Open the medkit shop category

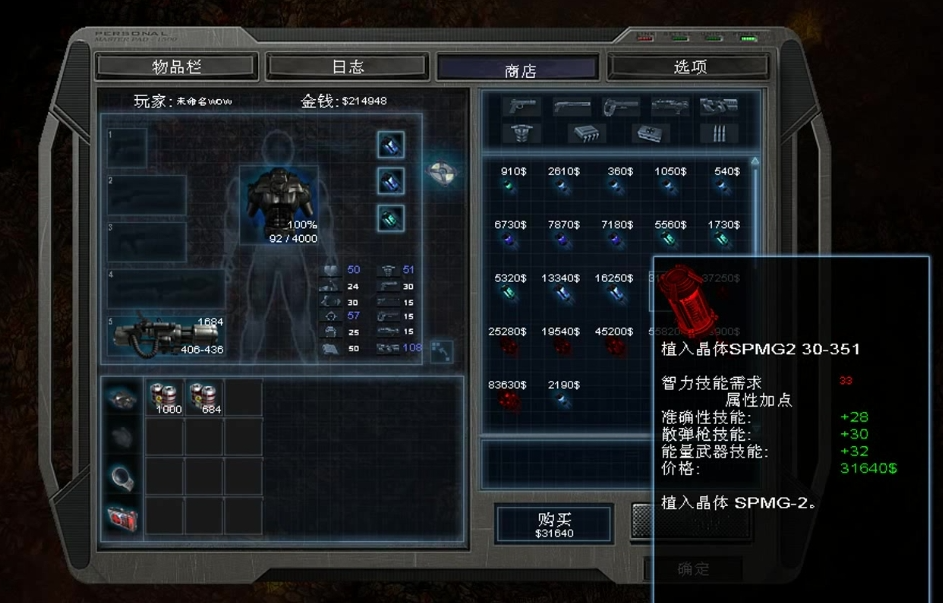(649, 132)
